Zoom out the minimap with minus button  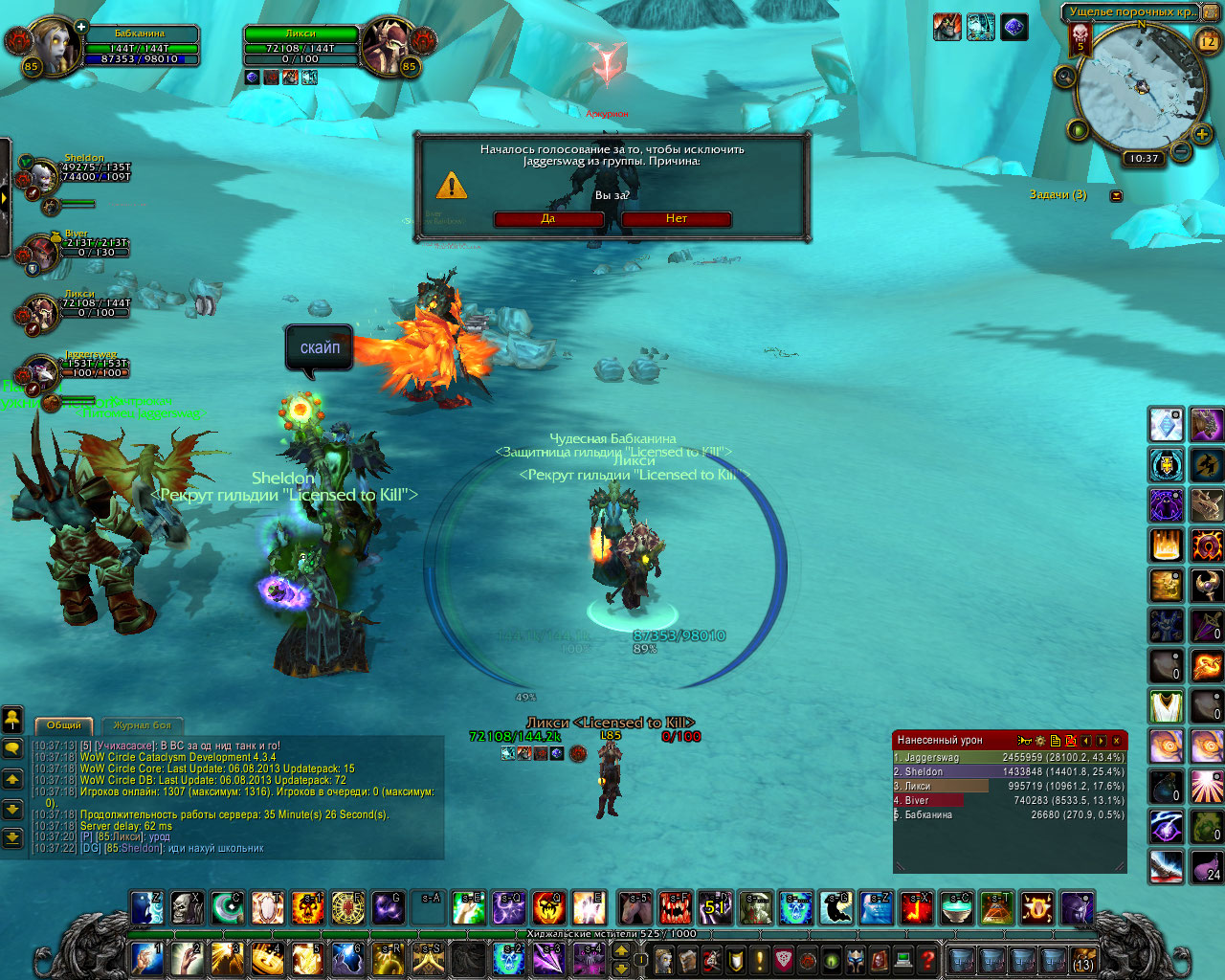[x=1181, y=151]
